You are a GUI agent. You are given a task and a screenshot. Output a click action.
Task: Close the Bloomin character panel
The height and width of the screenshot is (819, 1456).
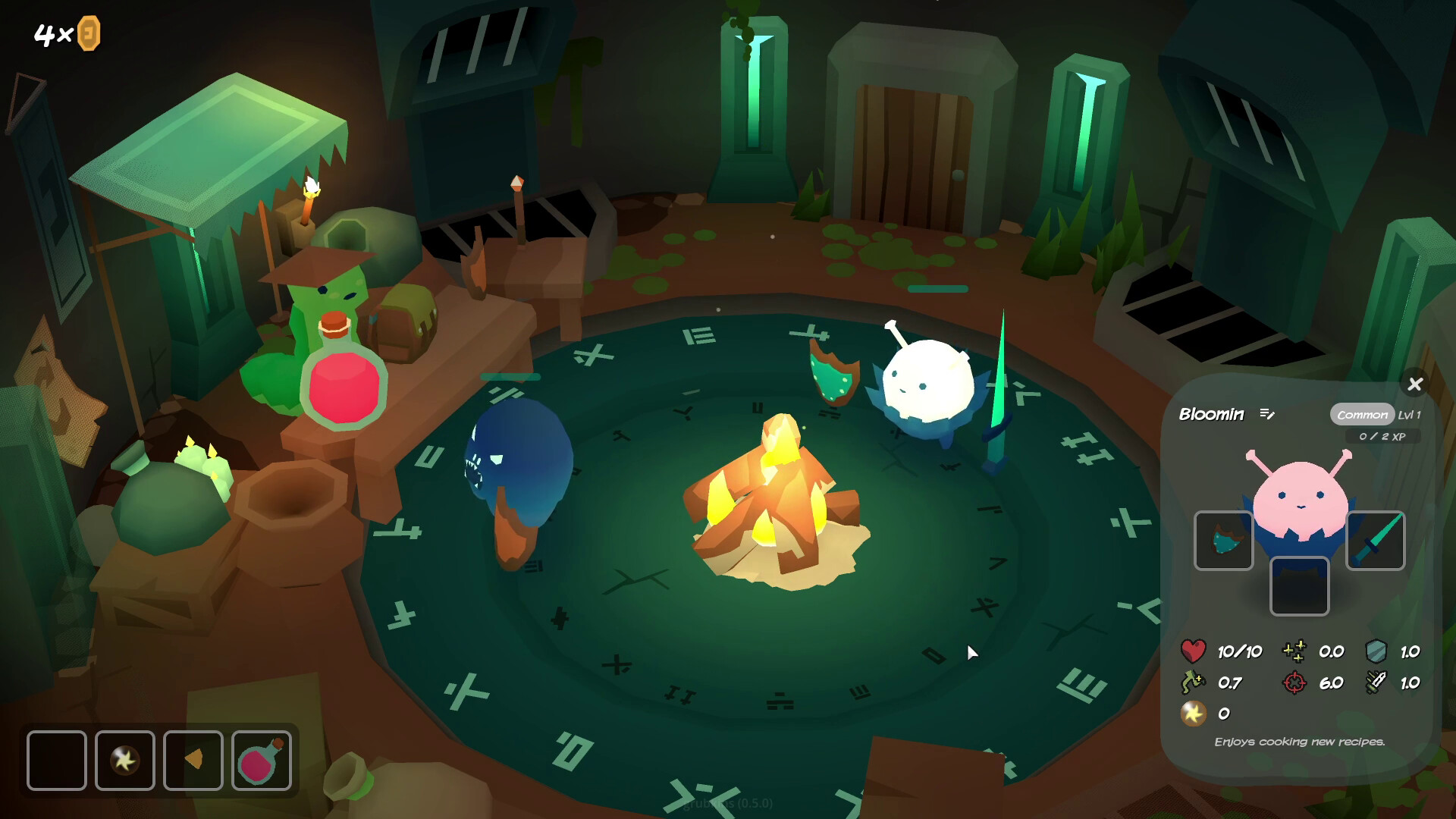tap(1415, 384)
